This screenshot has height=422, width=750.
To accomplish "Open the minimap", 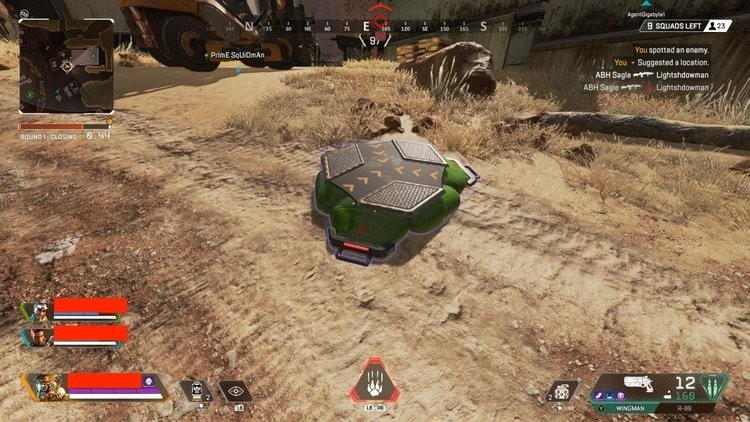I will (x=66, y=66).
